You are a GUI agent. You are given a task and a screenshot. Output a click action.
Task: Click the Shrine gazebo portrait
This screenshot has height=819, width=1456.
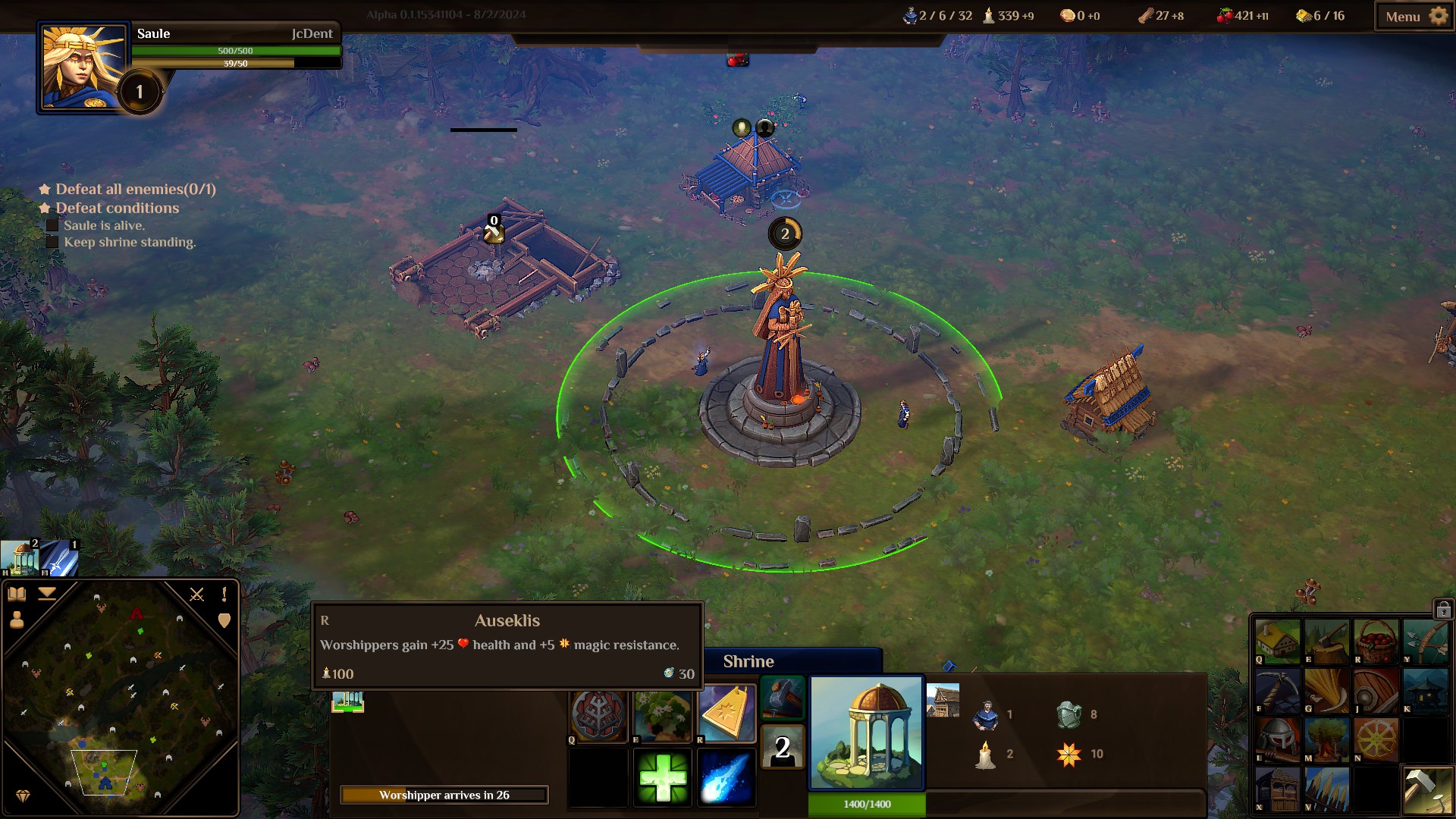pyautogui.click(x=866, y=732)
